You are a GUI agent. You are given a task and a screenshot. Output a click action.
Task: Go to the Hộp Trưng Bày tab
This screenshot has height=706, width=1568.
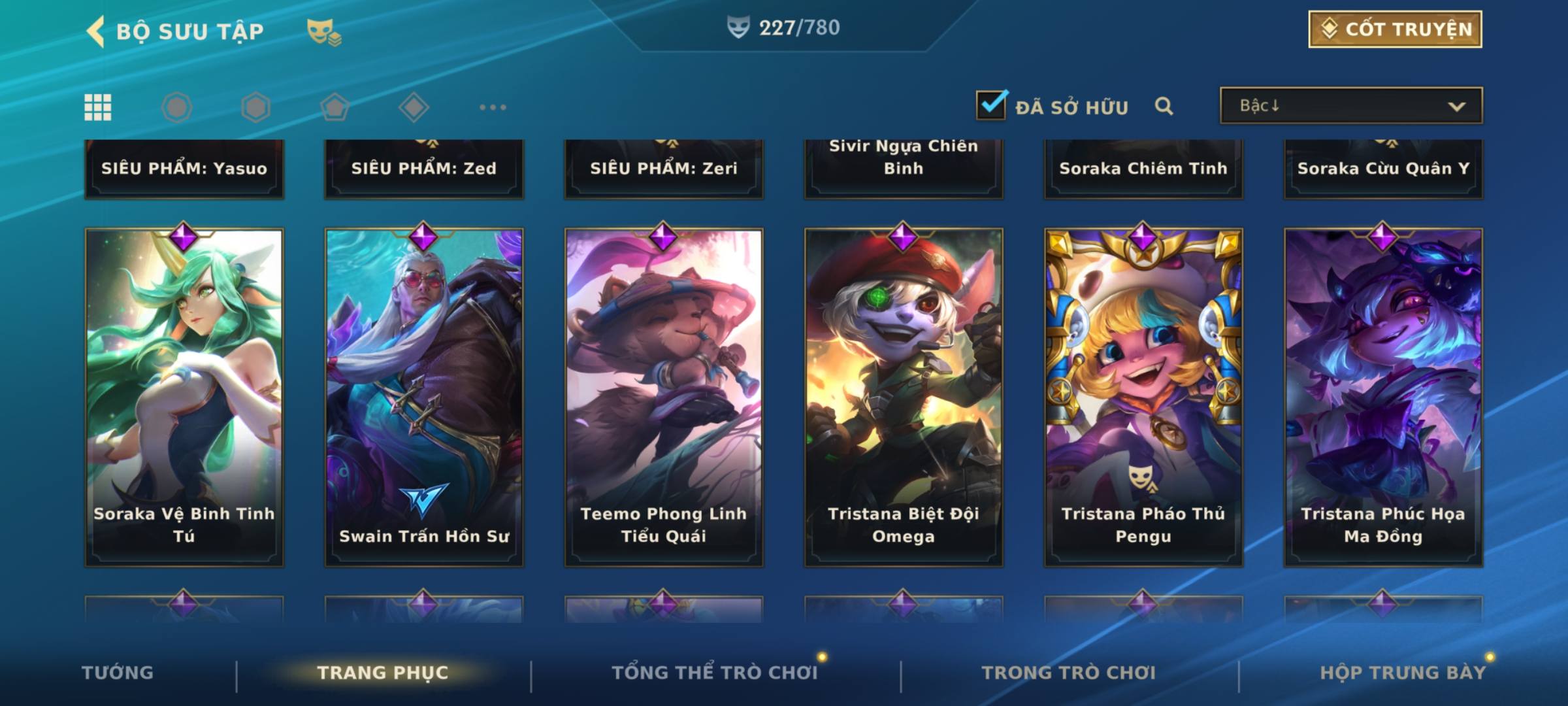pos(1402,673)
